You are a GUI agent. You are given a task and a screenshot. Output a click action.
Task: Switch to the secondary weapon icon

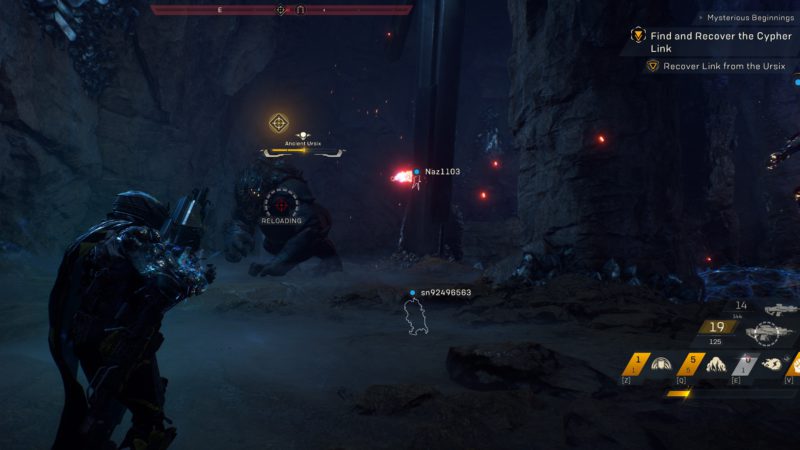click(777, 309)
